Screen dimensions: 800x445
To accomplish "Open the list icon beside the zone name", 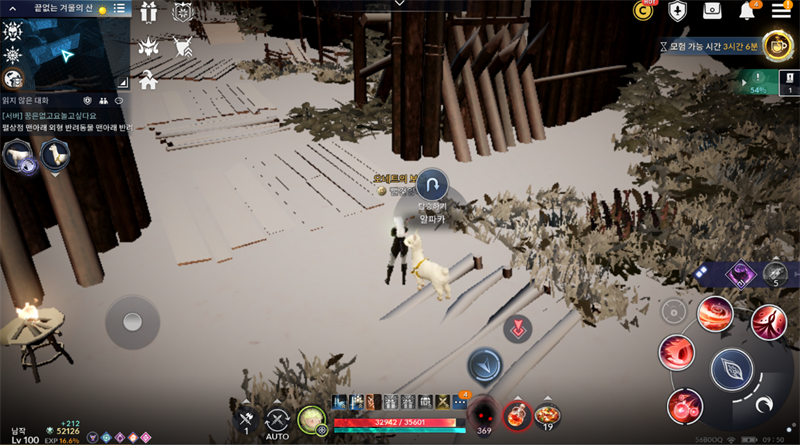I will click(x=119, y=8).
